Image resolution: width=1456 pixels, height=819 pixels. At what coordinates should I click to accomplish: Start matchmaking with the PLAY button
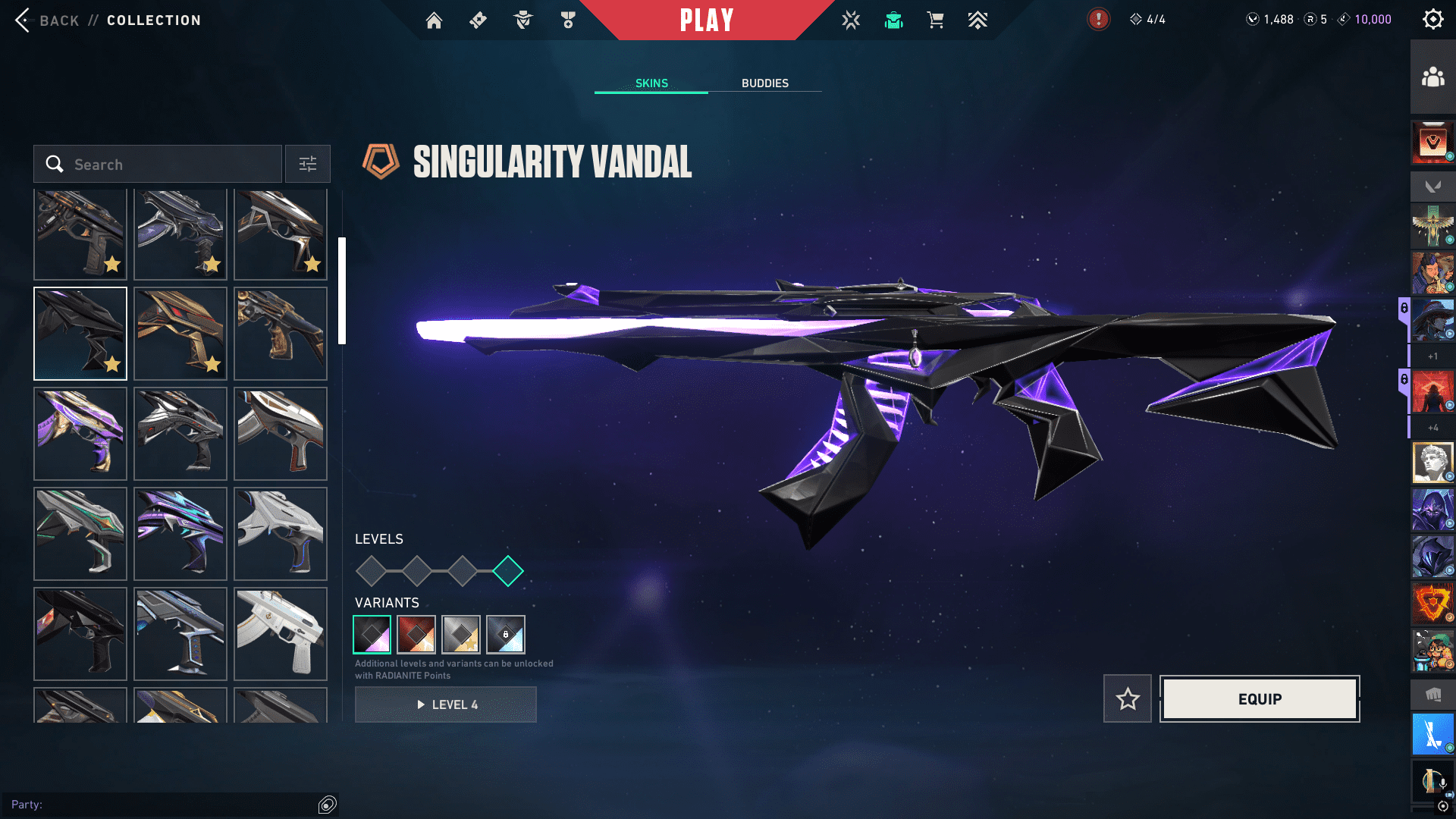pyautogui.click(x=706, y=20)
